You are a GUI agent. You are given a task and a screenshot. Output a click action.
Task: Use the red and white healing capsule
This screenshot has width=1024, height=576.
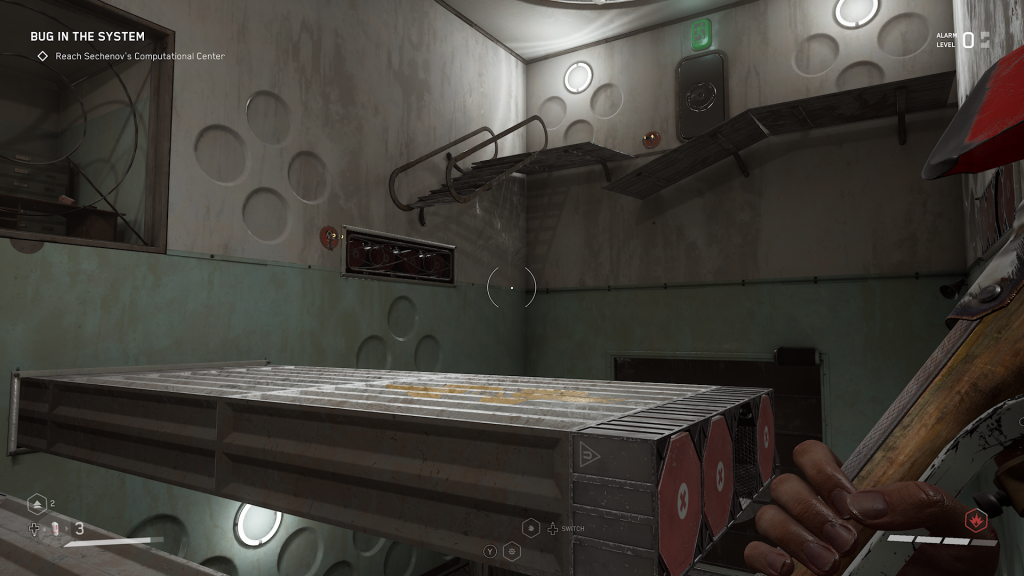(57, 528)
